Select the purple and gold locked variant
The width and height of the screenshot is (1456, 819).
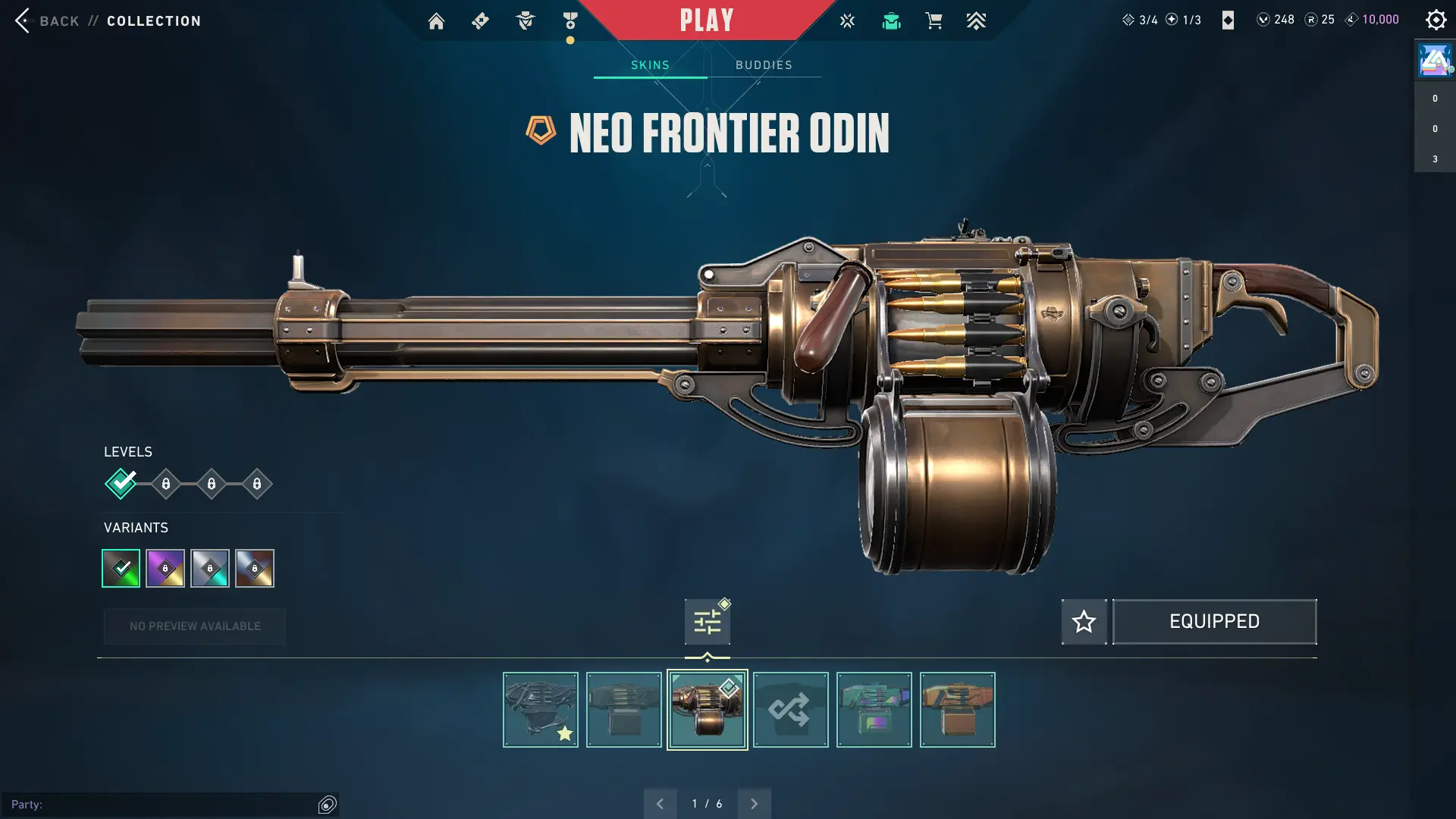pyautogui.click(x=165, y=568)
